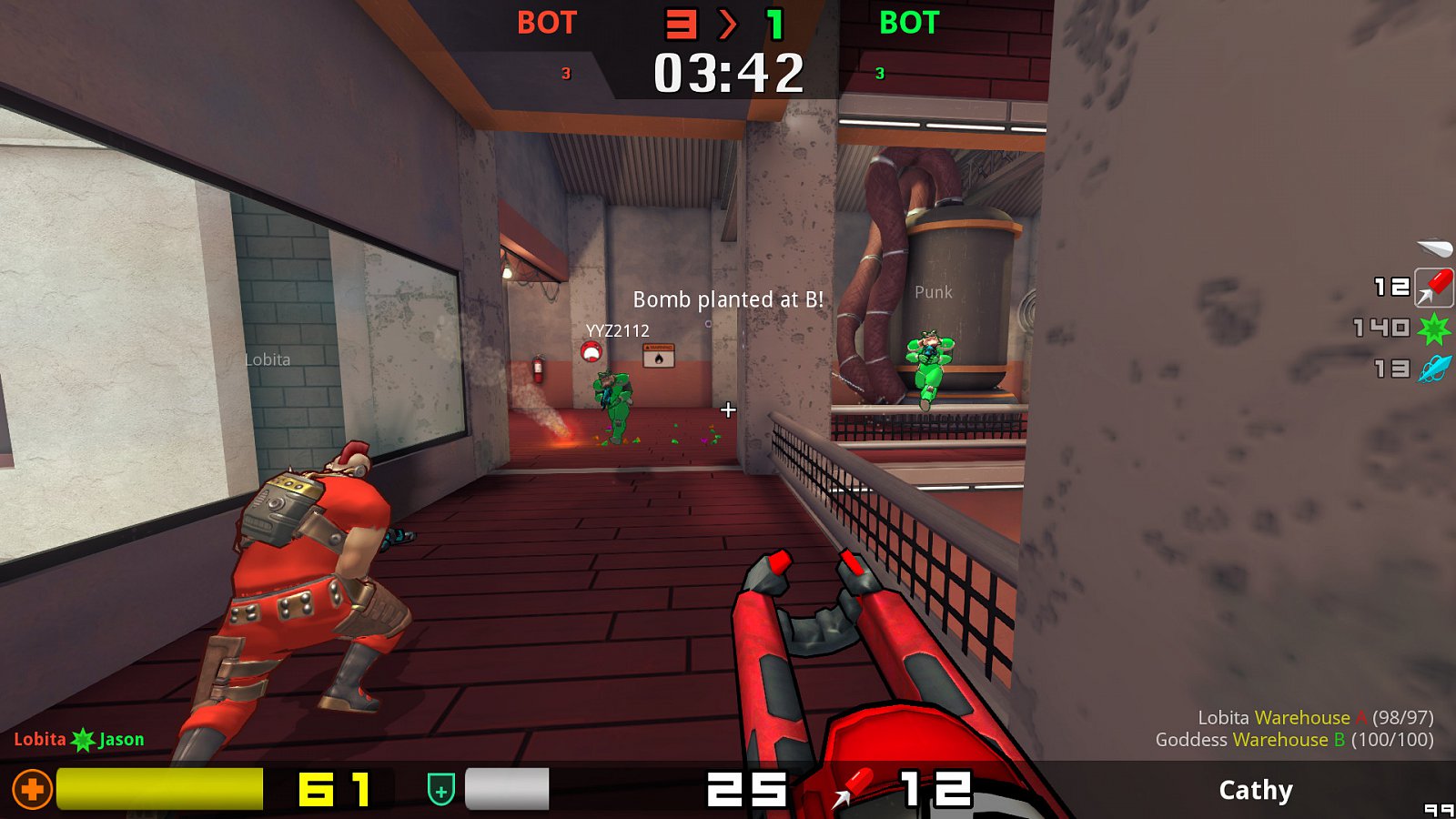1456x819 pixels.
Task: Click the green star icon between Lobita and Jason
Action: pos(80,740)
